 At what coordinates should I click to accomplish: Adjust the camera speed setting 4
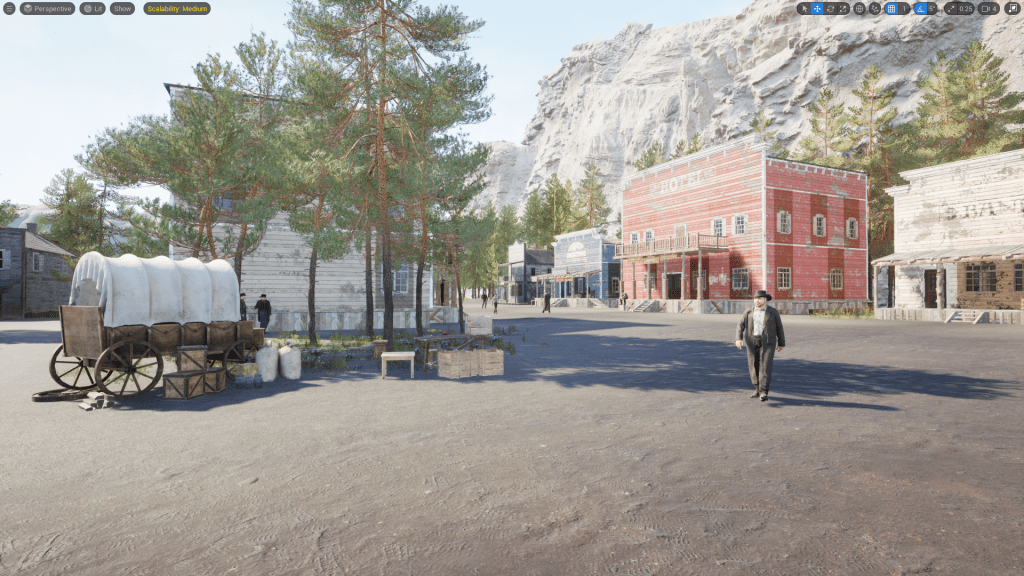click(988, 8)
